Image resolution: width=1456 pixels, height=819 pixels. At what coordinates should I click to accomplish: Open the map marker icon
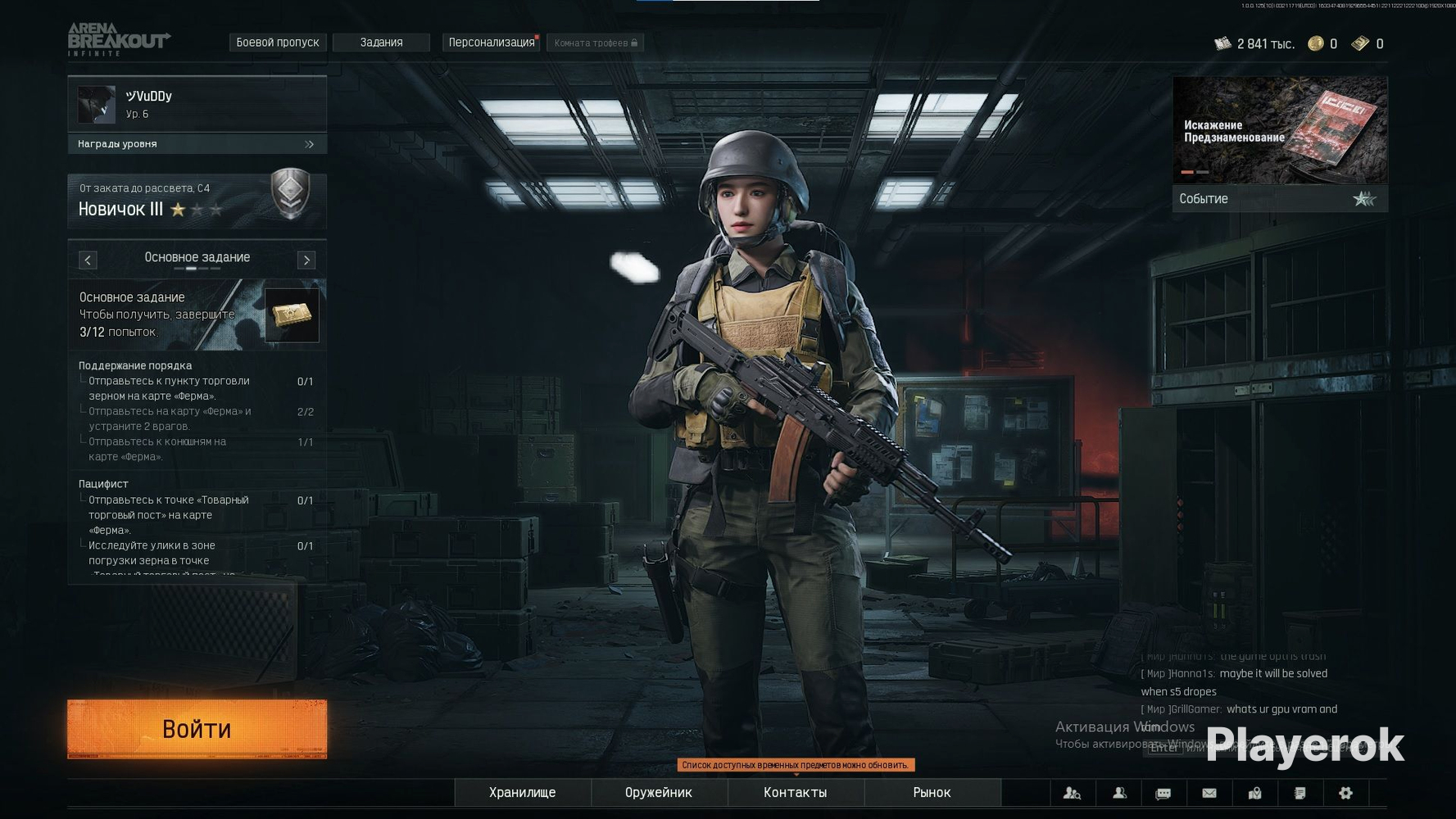[1254, 793]
